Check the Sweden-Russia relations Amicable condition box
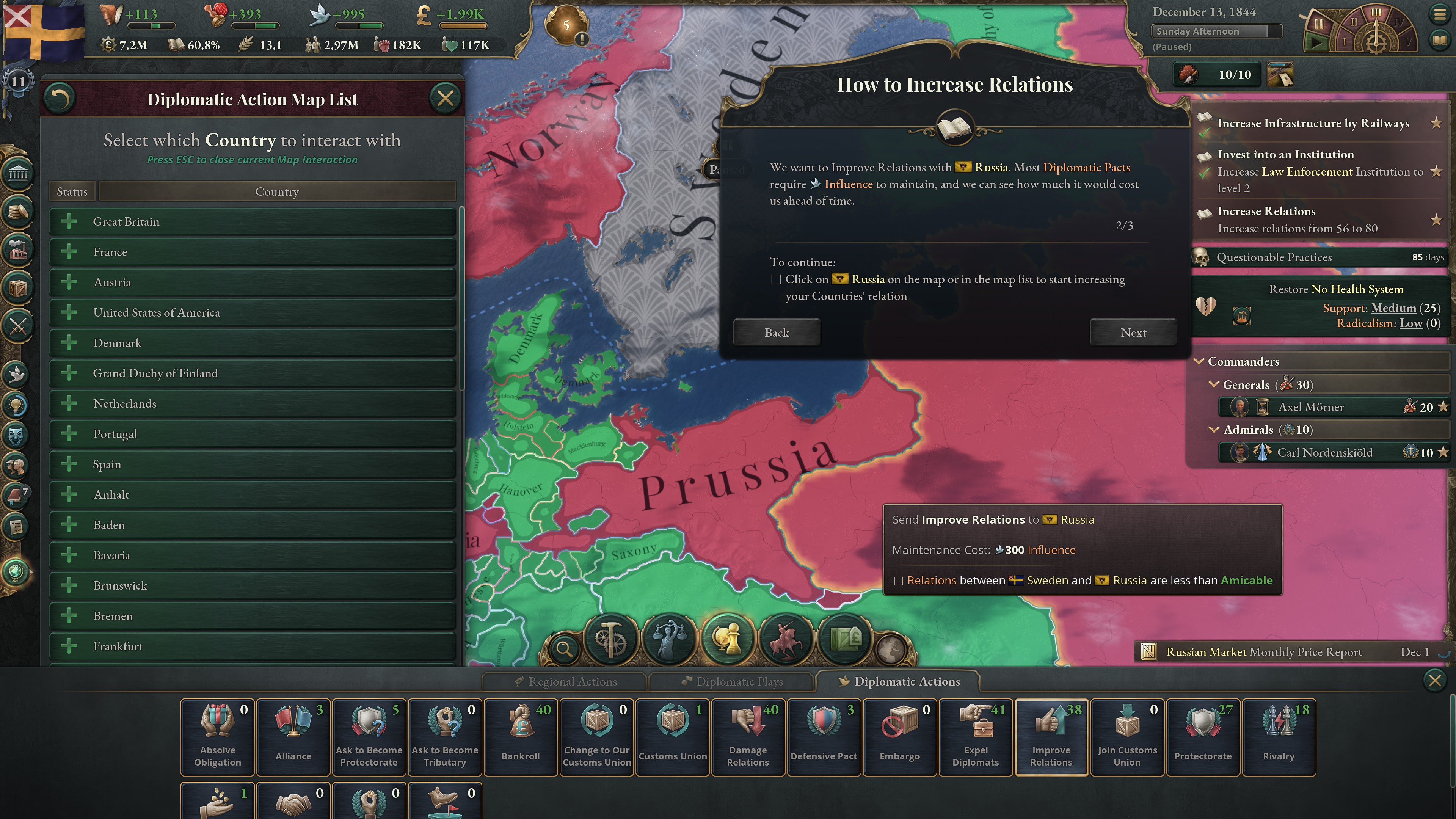Screen dimensions: 1456x819 (899, 581)
